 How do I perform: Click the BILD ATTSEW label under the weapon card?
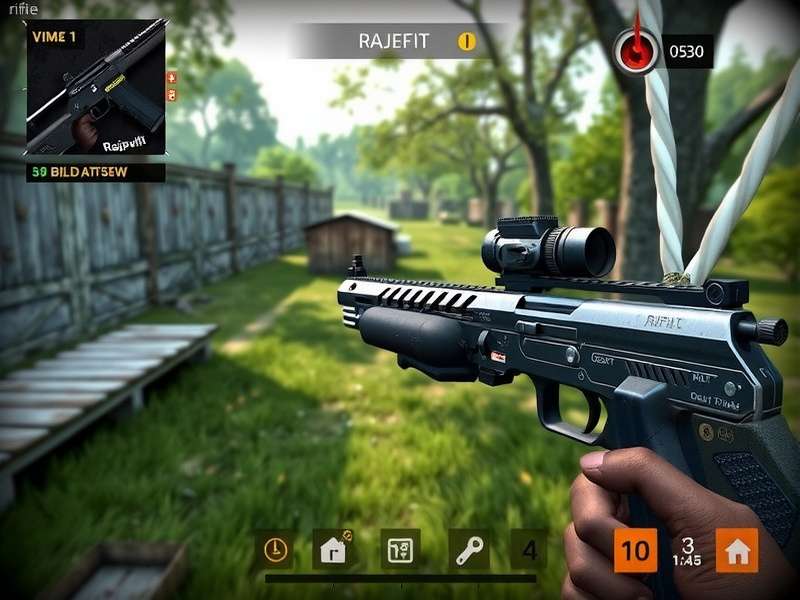[96, 172]
